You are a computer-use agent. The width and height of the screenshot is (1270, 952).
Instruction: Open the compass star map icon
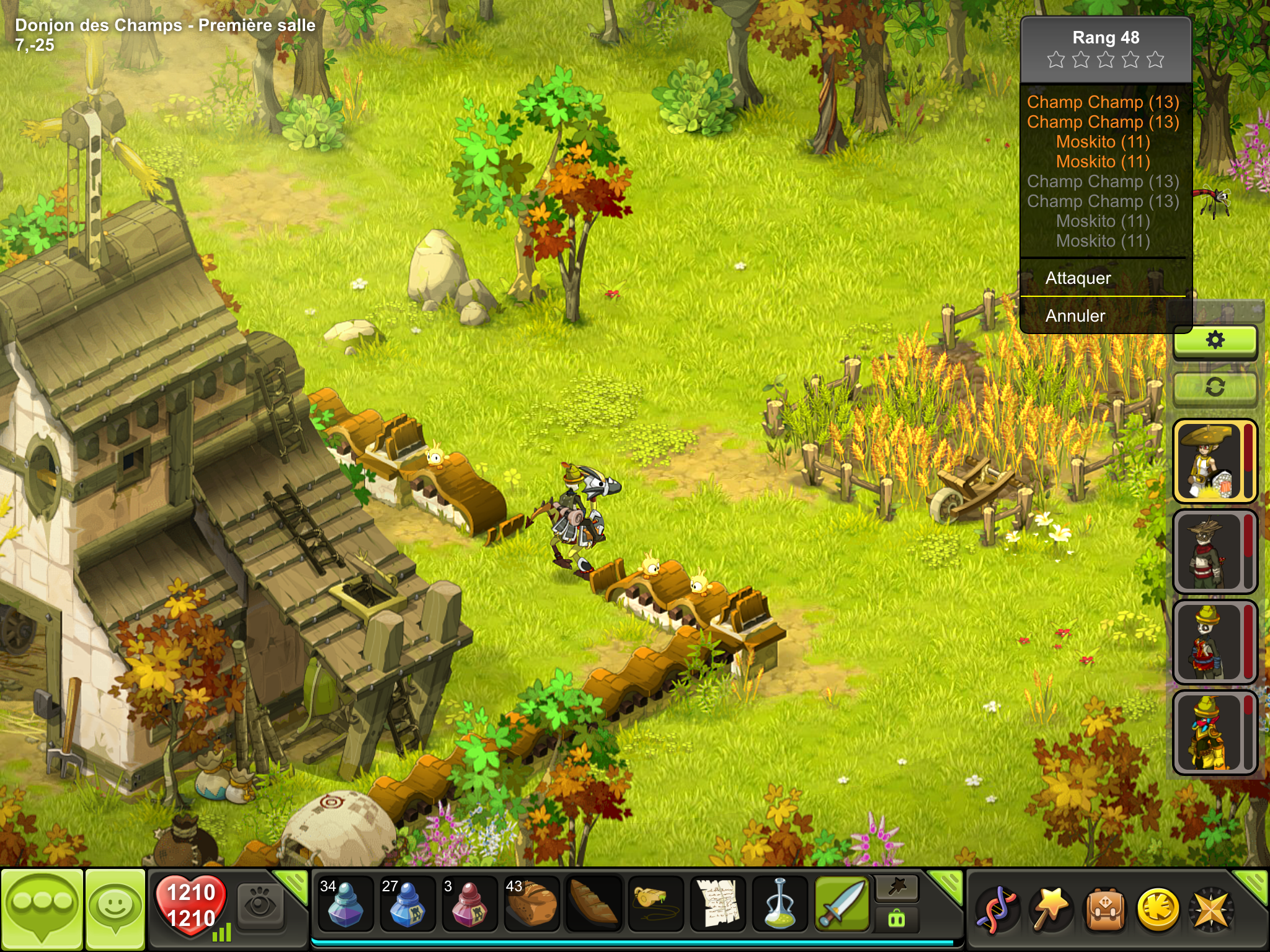coord(1210,910)
